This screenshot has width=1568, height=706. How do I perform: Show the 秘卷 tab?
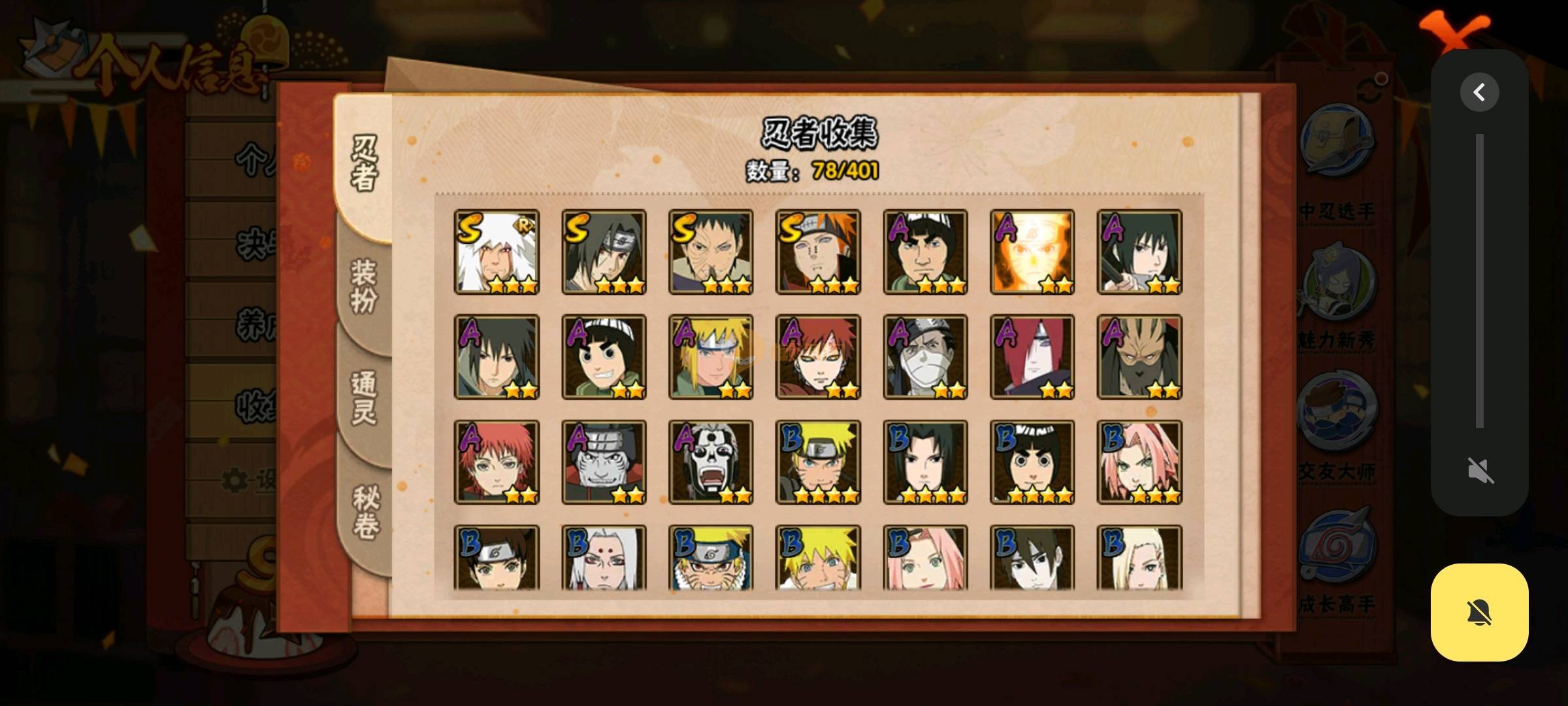click(365, 512)
